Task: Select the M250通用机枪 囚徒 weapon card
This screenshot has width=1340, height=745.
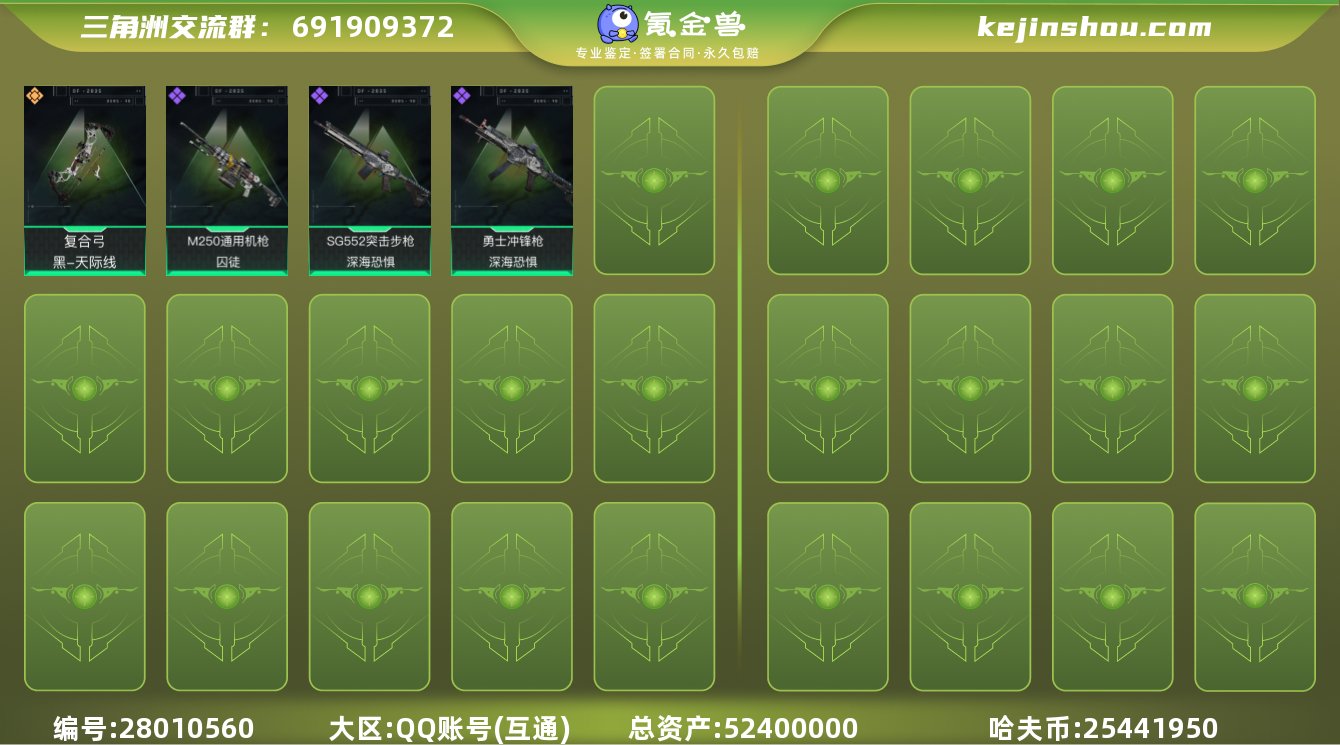Action: tap(226, 180)
